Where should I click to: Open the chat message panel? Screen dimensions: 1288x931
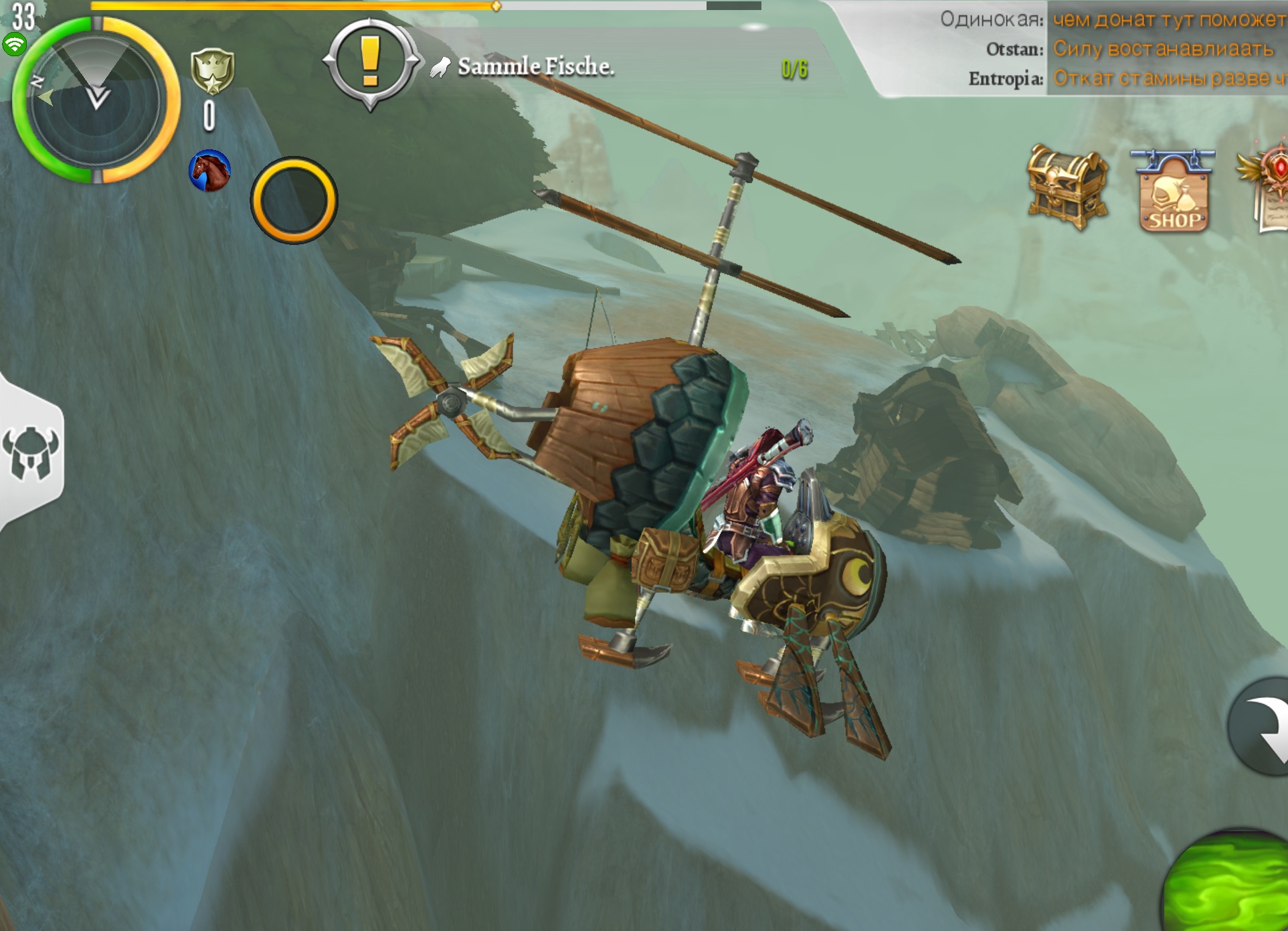[1111, 50]
